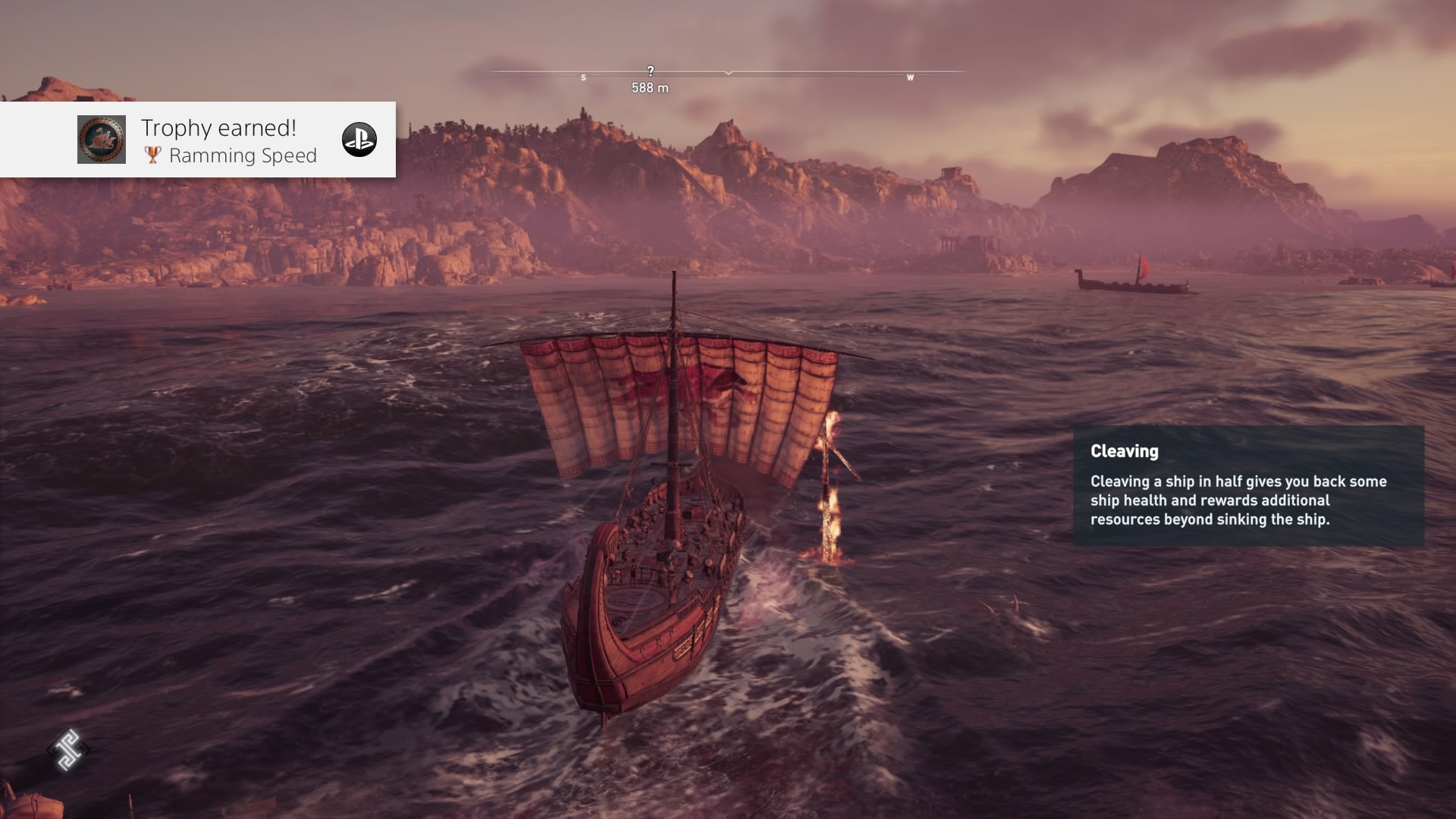Click the PlayStation logo in the notification

click(359, 140)
